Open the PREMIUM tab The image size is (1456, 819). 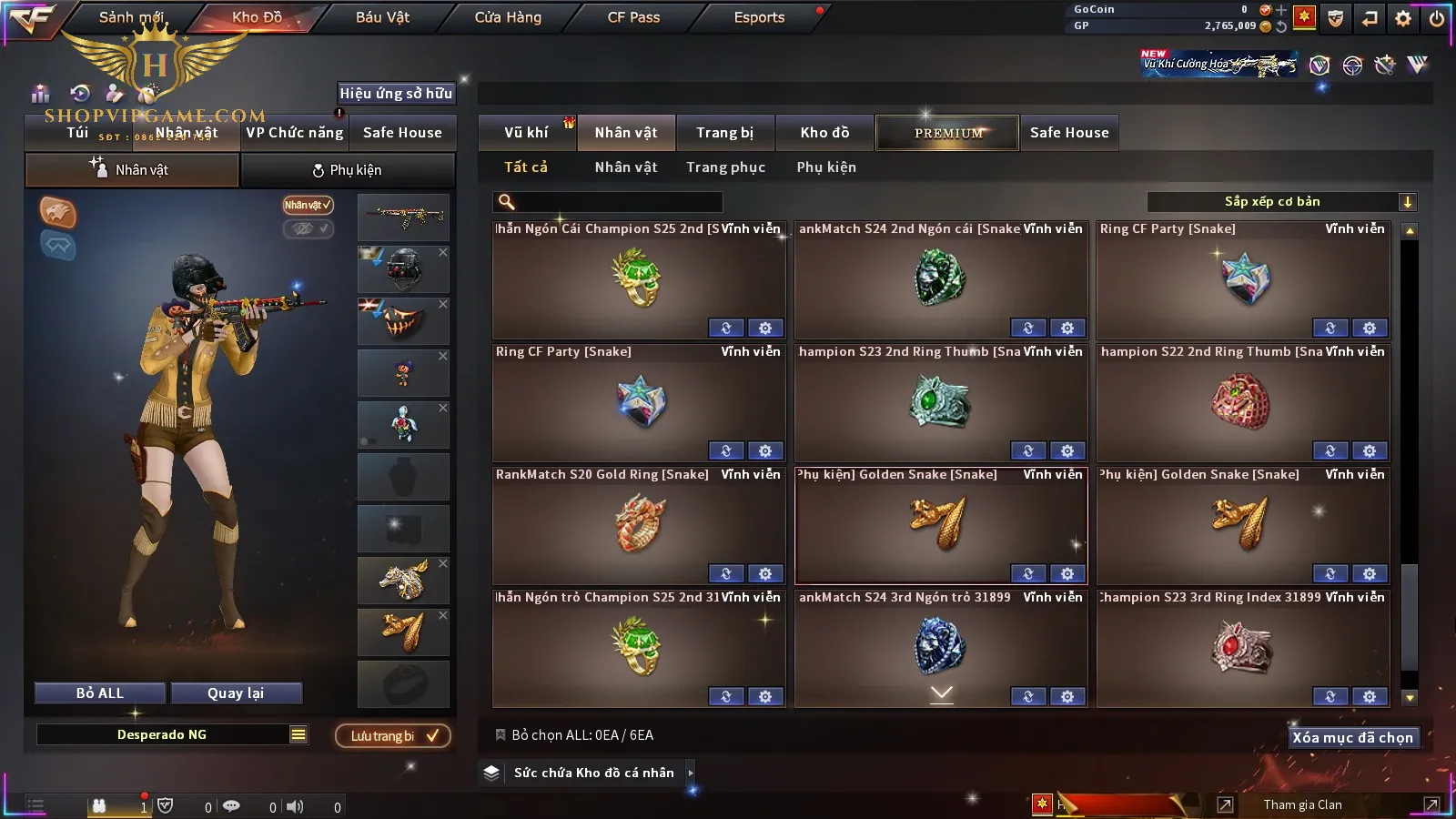click(947, 133)
